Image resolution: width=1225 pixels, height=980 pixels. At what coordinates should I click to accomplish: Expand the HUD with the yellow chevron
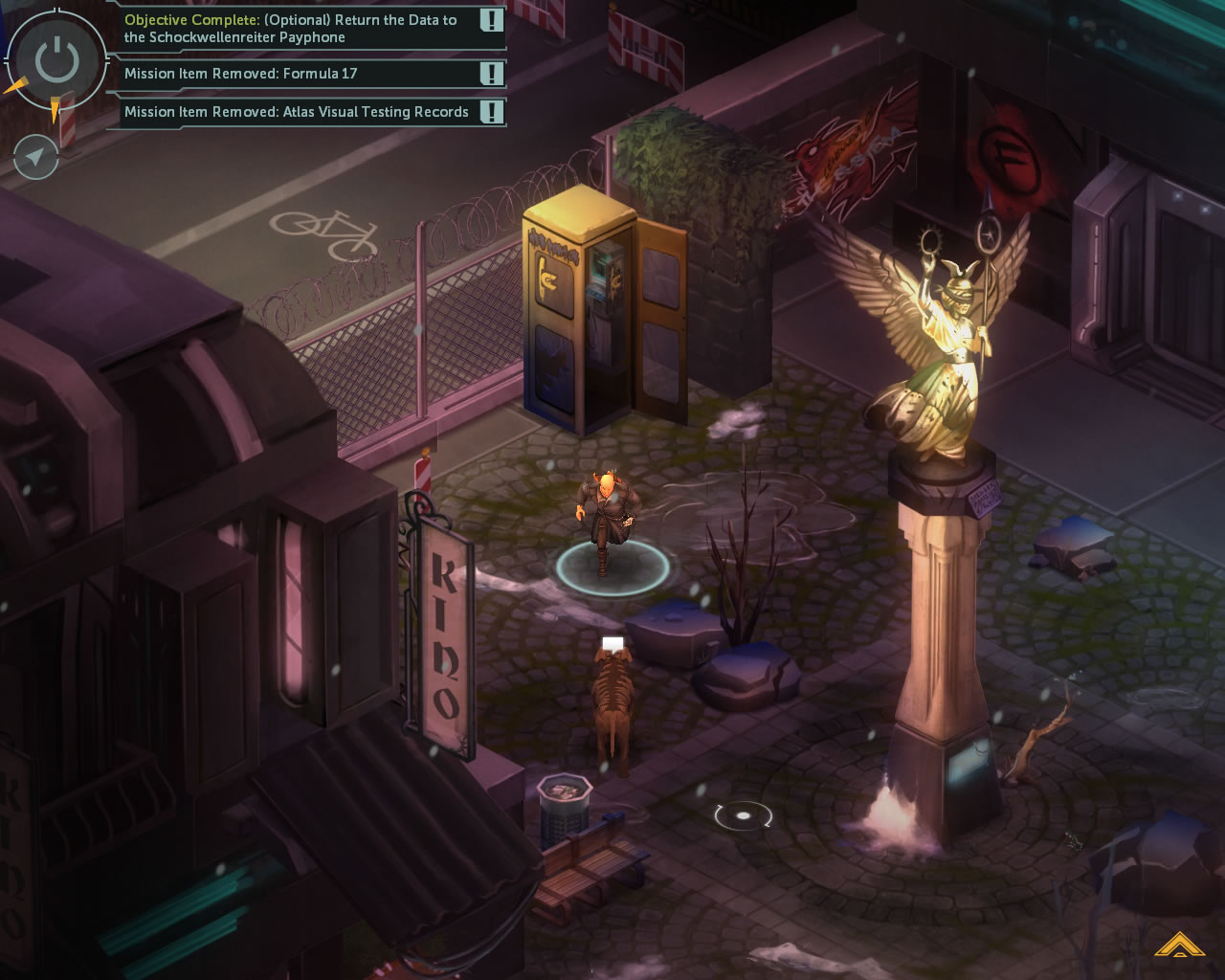pyautogui.click(x=1178, y=946)
